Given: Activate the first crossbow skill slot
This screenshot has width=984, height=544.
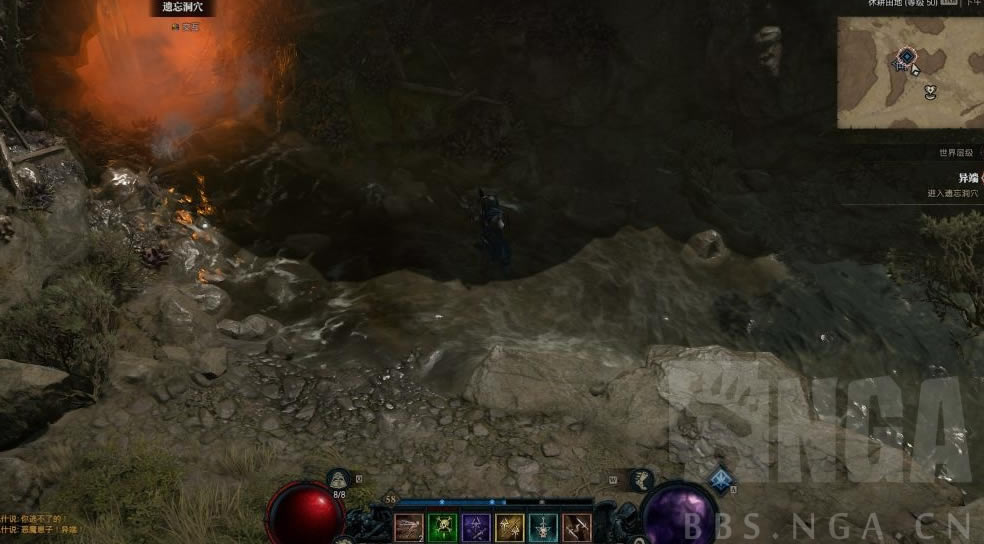Looking at the screenshot, I should click(x=408, y=527).
